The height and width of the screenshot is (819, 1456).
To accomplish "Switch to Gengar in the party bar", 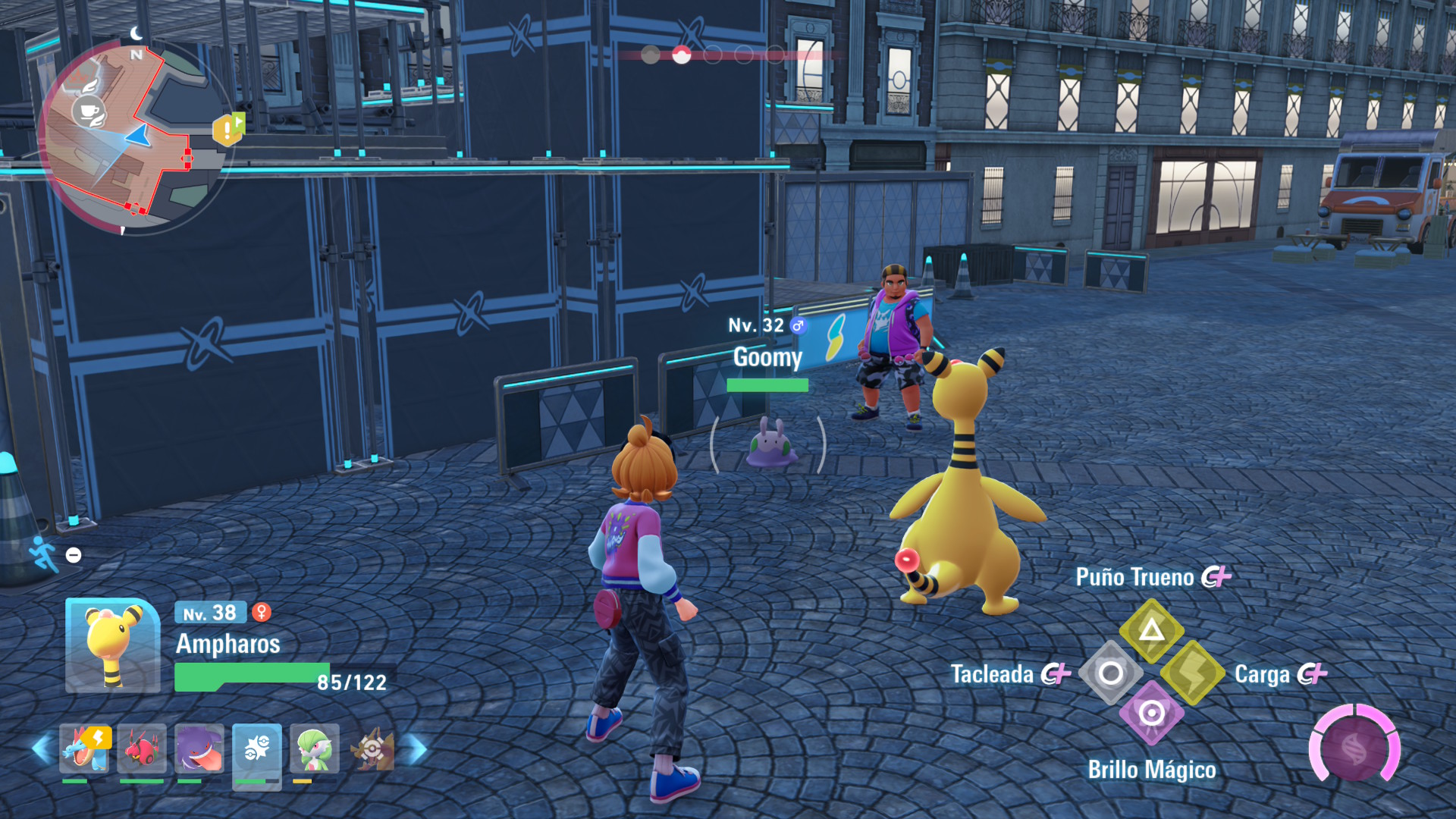I will pos(199,748).
